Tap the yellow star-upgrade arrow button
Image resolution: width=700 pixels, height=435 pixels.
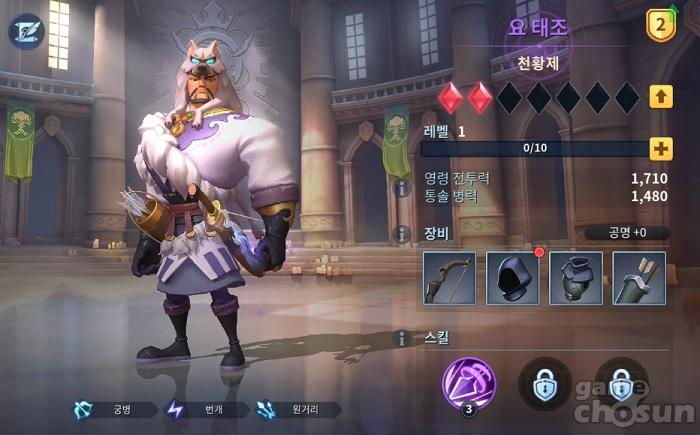[660, 97]
